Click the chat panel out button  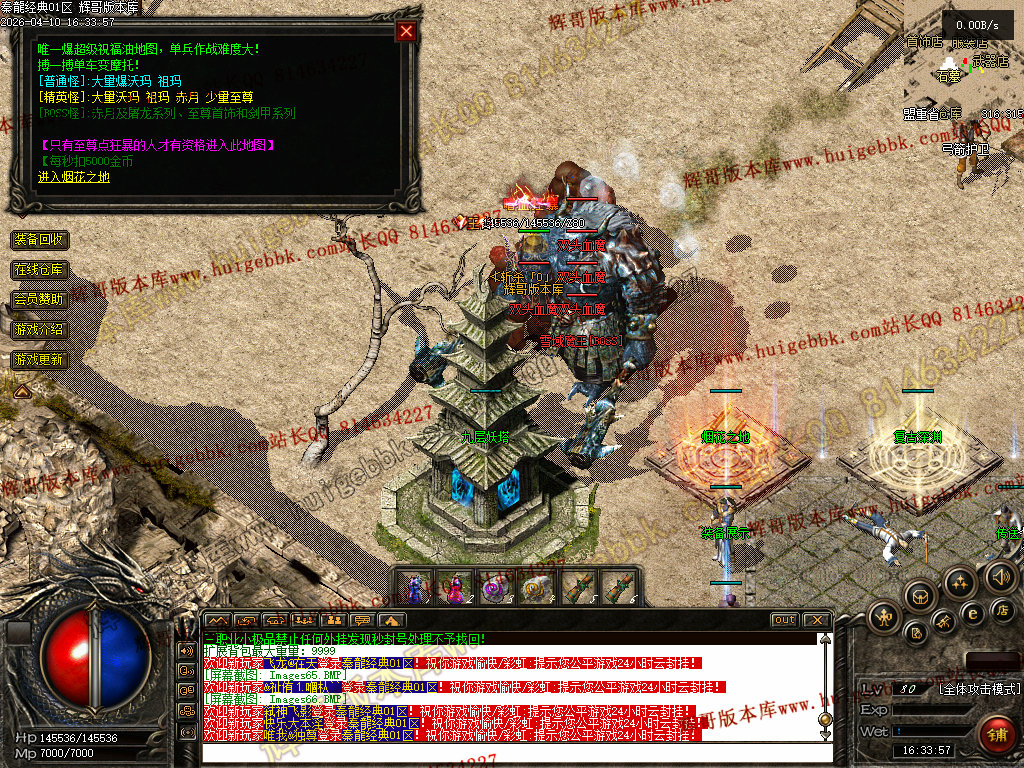point(784,620)
